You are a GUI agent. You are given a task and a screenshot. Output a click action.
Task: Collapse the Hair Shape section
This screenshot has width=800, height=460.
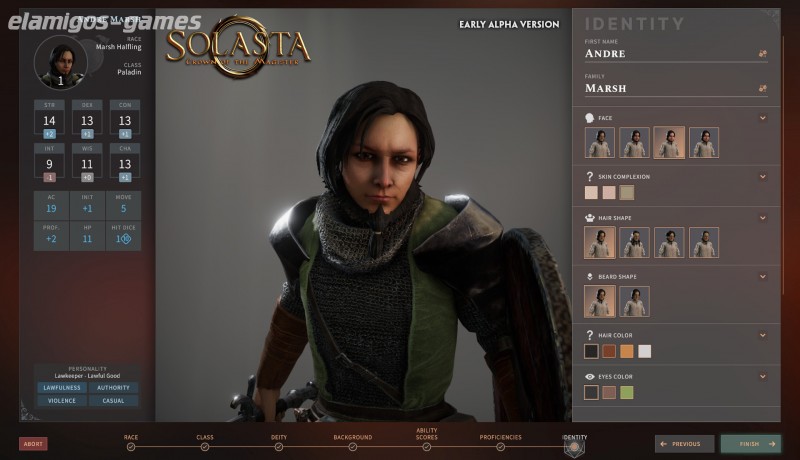pyautogui.click(x=763, y=216)
